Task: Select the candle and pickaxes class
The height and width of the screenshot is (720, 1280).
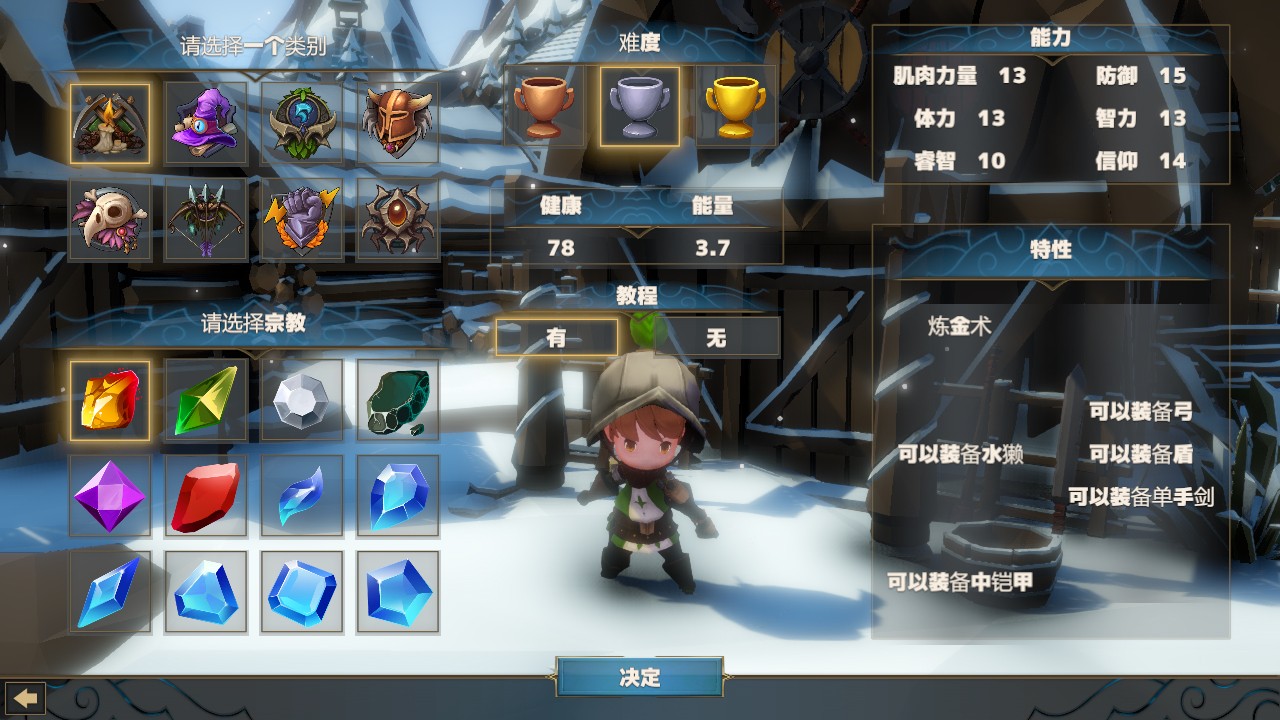Action: (x=110, y=123)
